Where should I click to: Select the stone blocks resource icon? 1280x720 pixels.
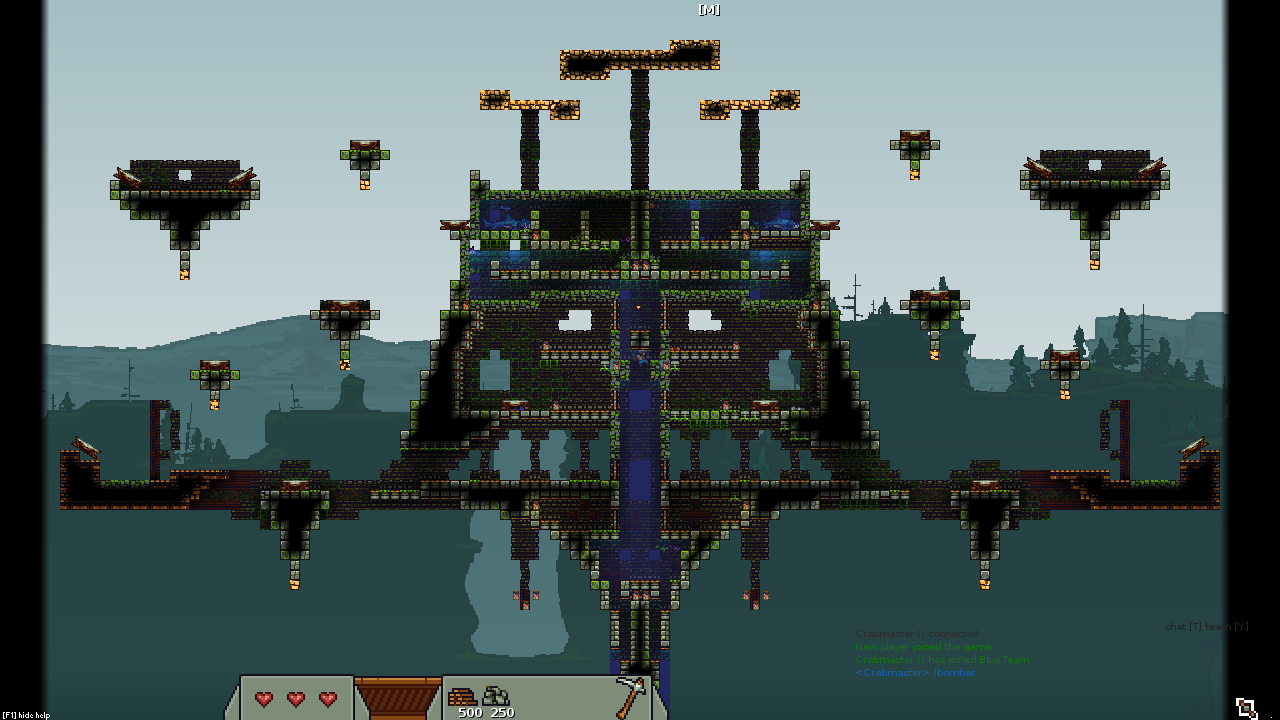(x=497, y=695)
